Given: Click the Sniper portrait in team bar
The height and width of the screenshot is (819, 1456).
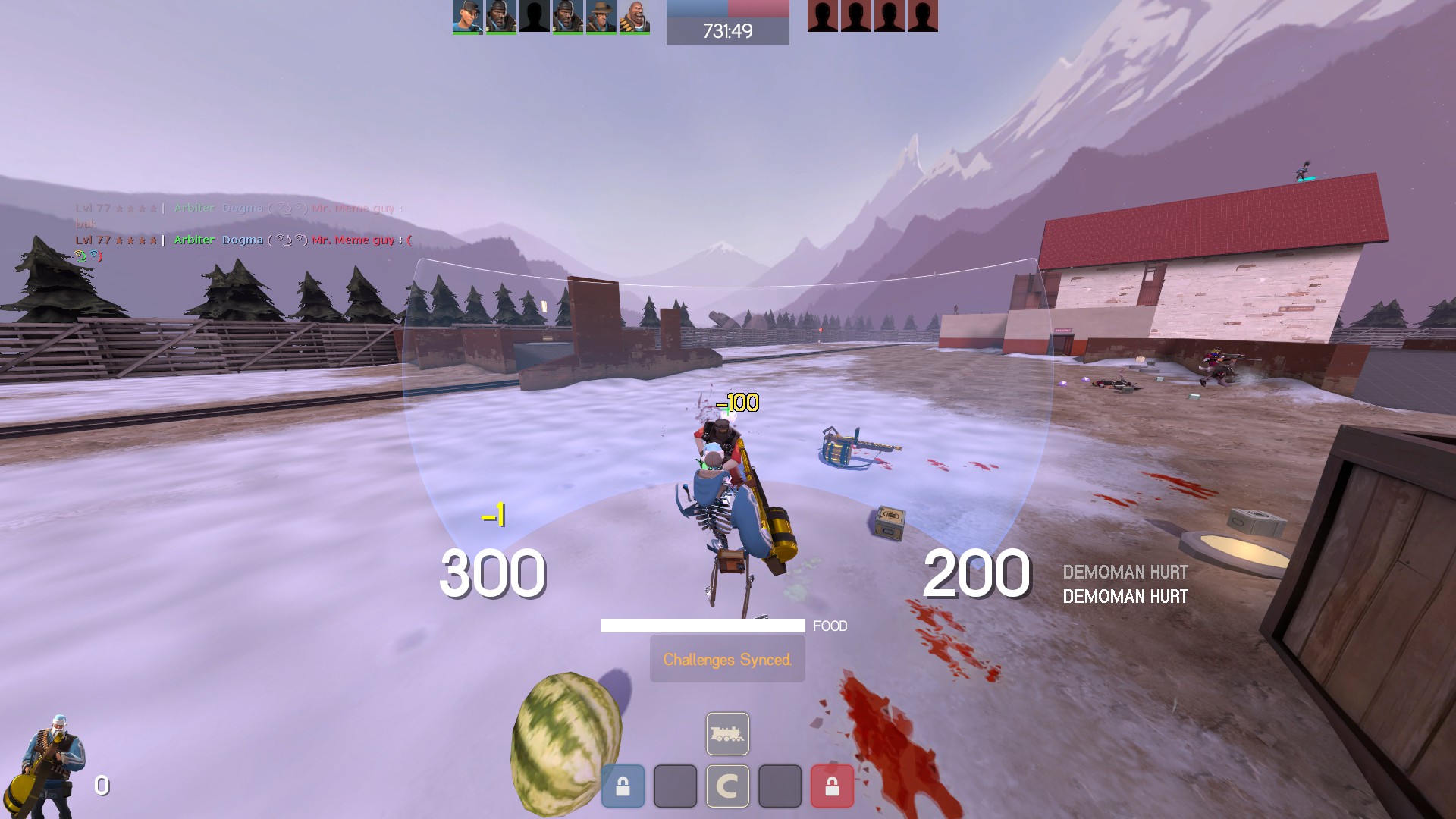Looking at the screenshot, I should pos(601,16).
